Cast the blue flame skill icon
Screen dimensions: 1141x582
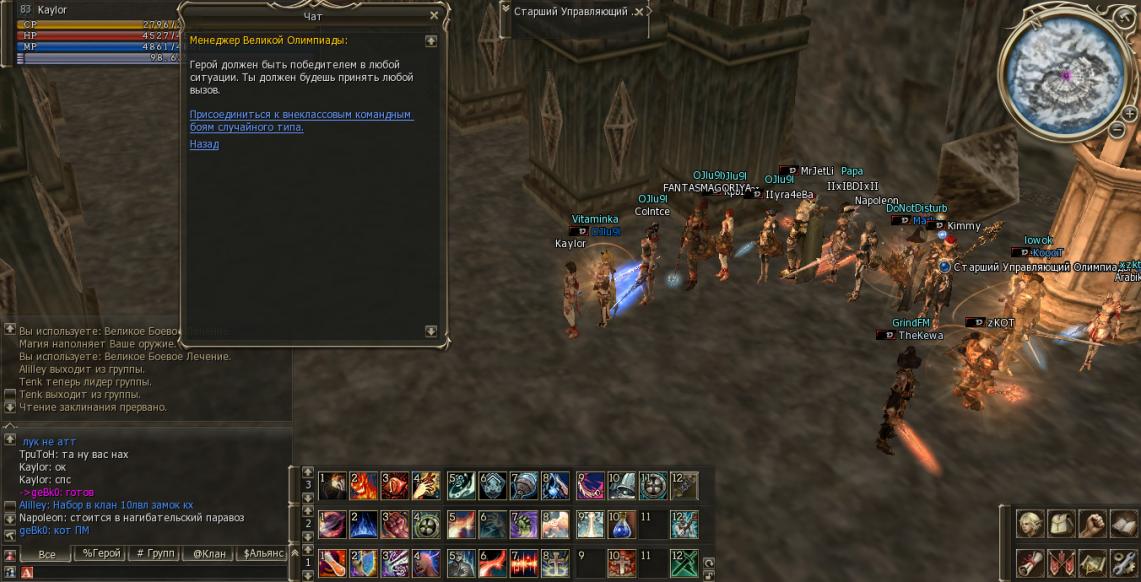364,524
